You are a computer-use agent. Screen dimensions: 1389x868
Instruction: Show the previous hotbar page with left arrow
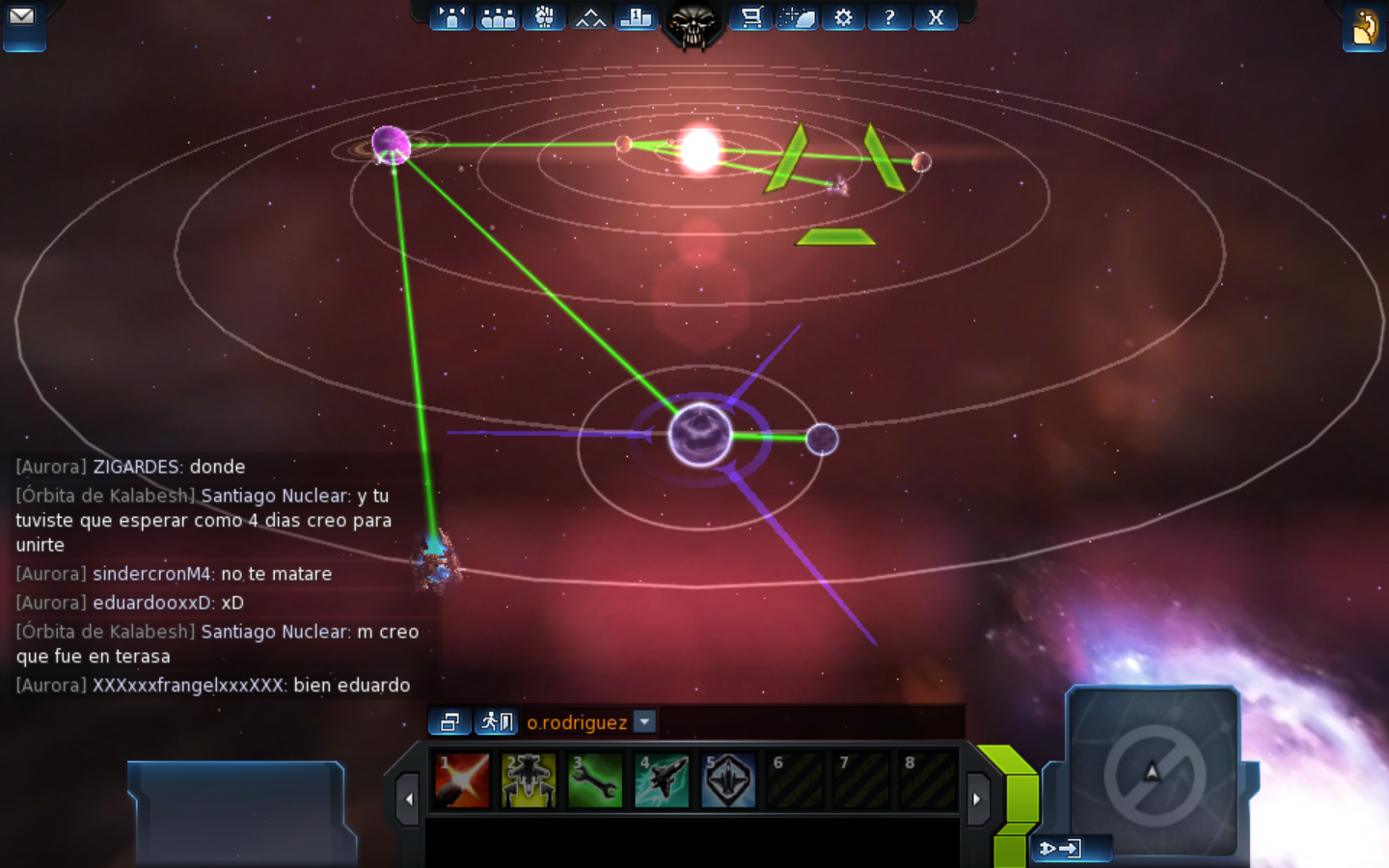(x=408, y=799)
